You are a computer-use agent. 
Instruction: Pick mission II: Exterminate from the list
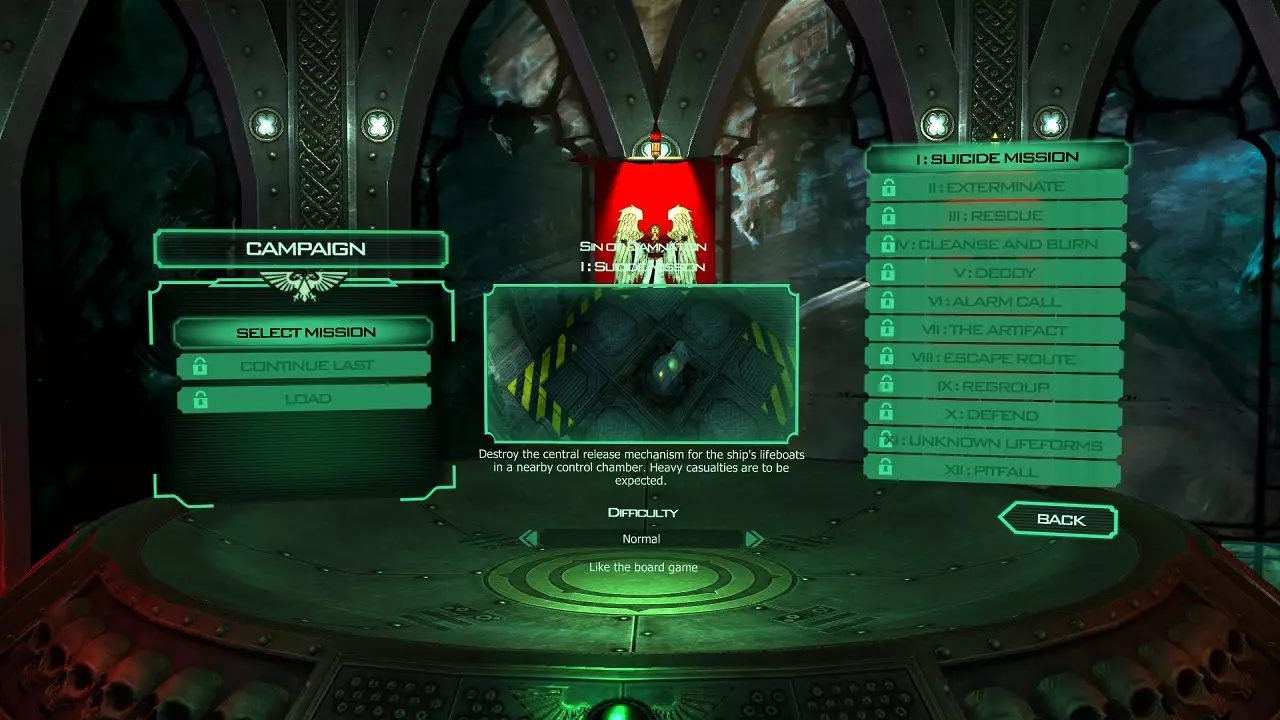[x=997, y=187]
